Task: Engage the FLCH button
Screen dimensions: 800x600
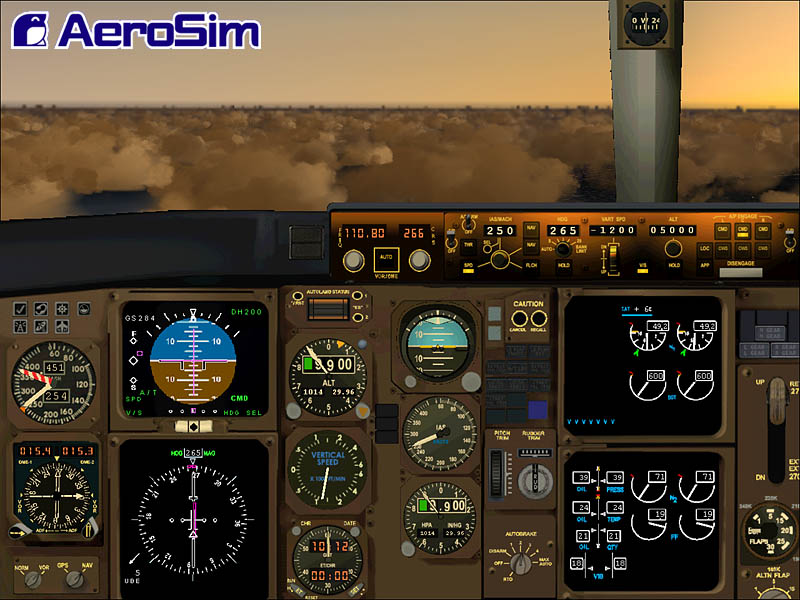Action: click(531, 264)
